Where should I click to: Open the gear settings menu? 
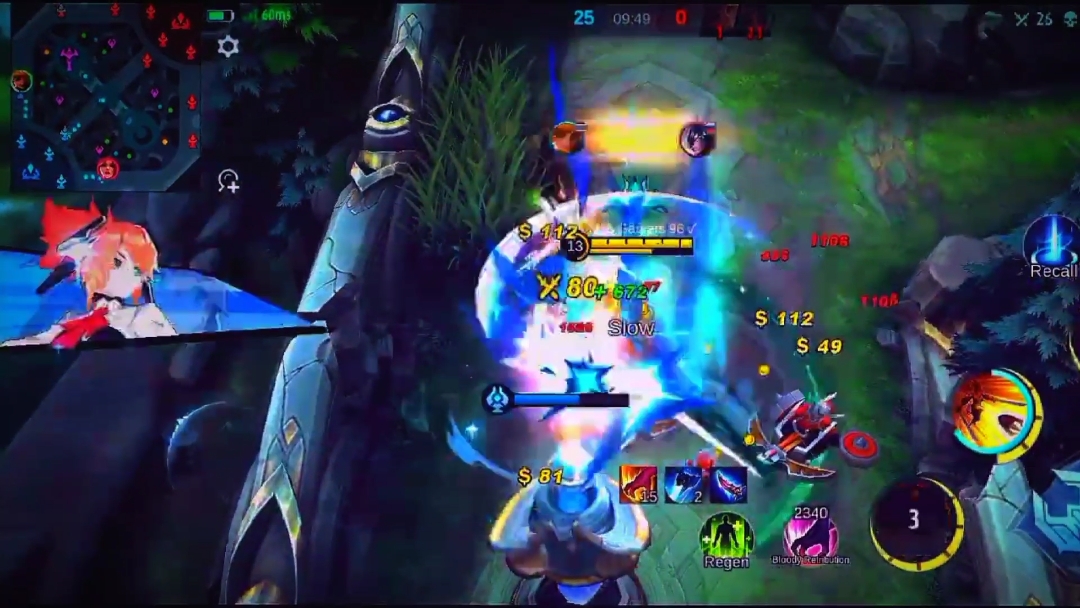[228, 46]
